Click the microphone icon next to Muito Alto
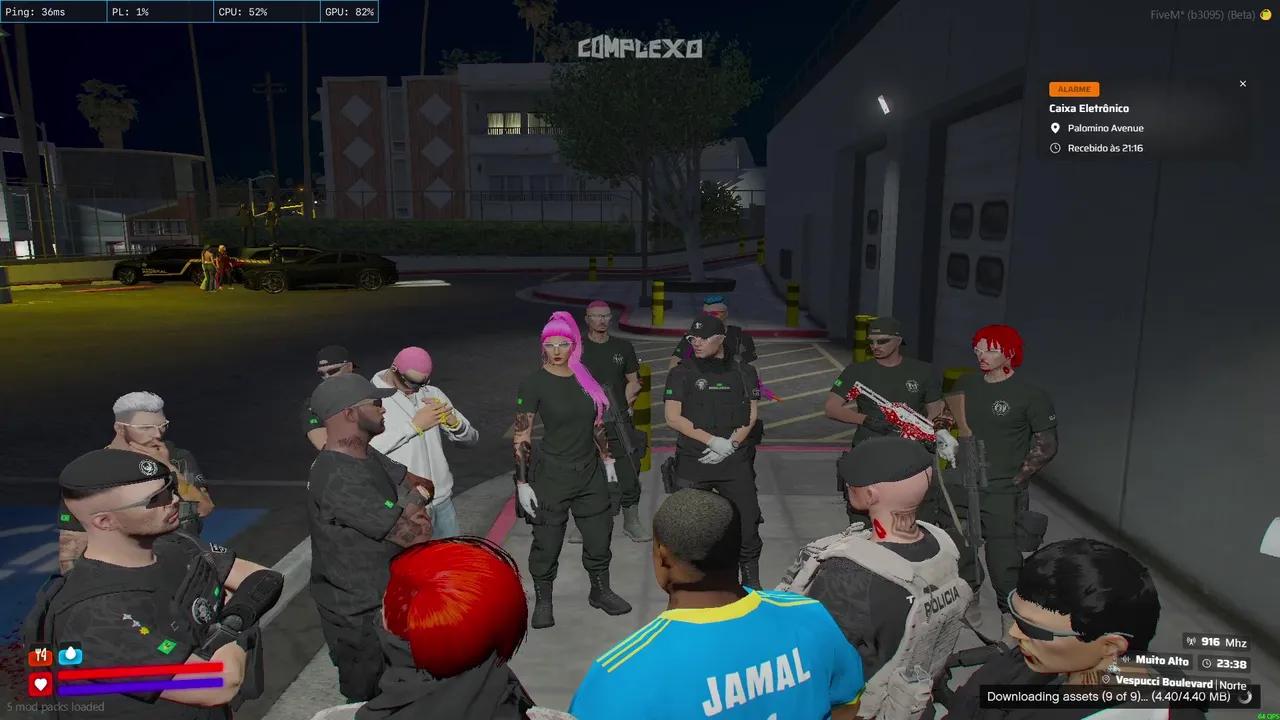Screen dimensions: 1280x720 (1126, 661)
